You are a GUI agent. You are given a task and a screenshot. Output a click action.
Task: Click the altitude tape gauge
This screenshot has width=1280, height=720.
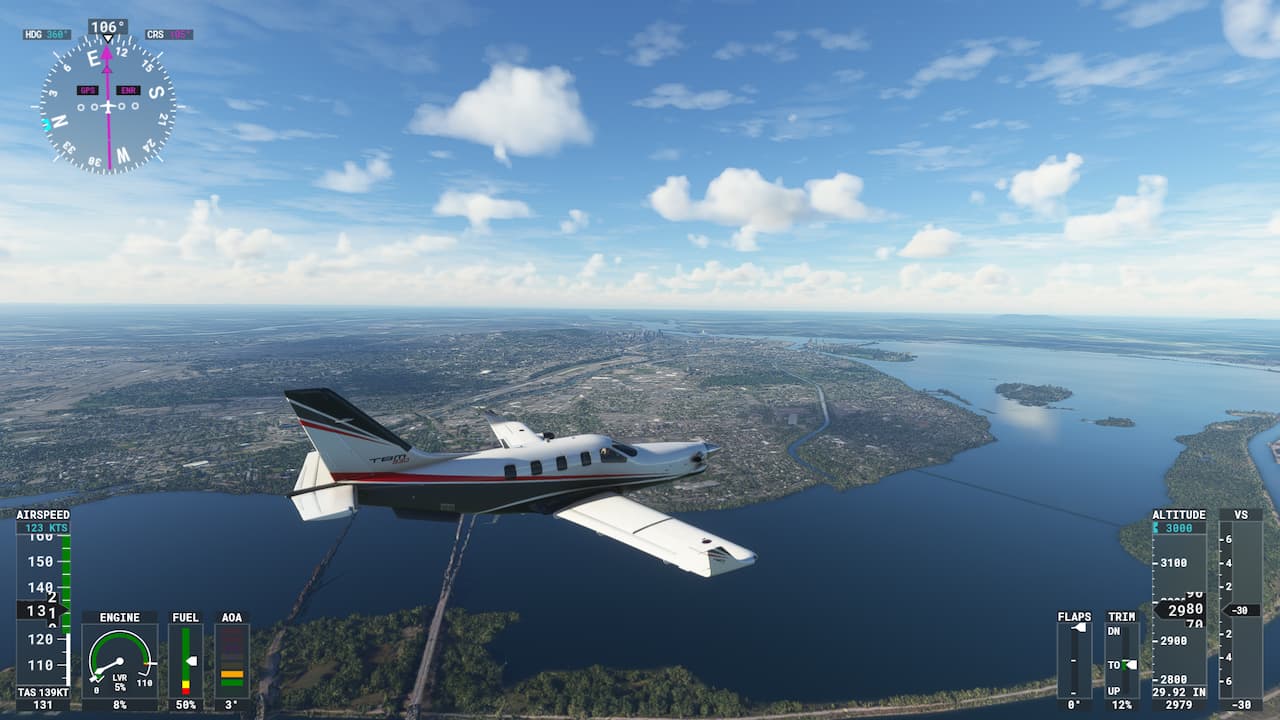coord(1179,609)
